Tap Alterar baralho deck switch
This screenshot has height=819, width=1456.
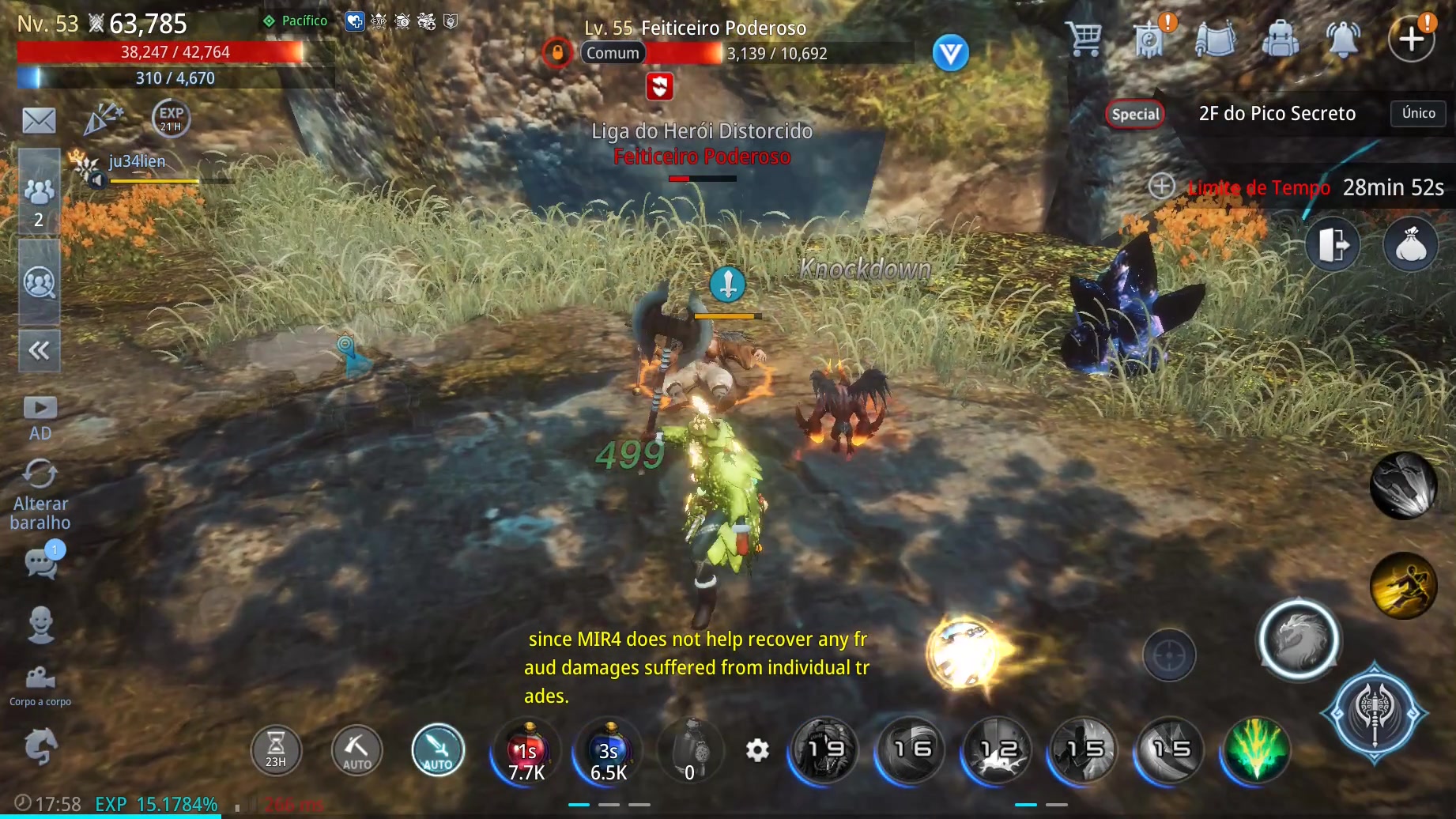40,495
